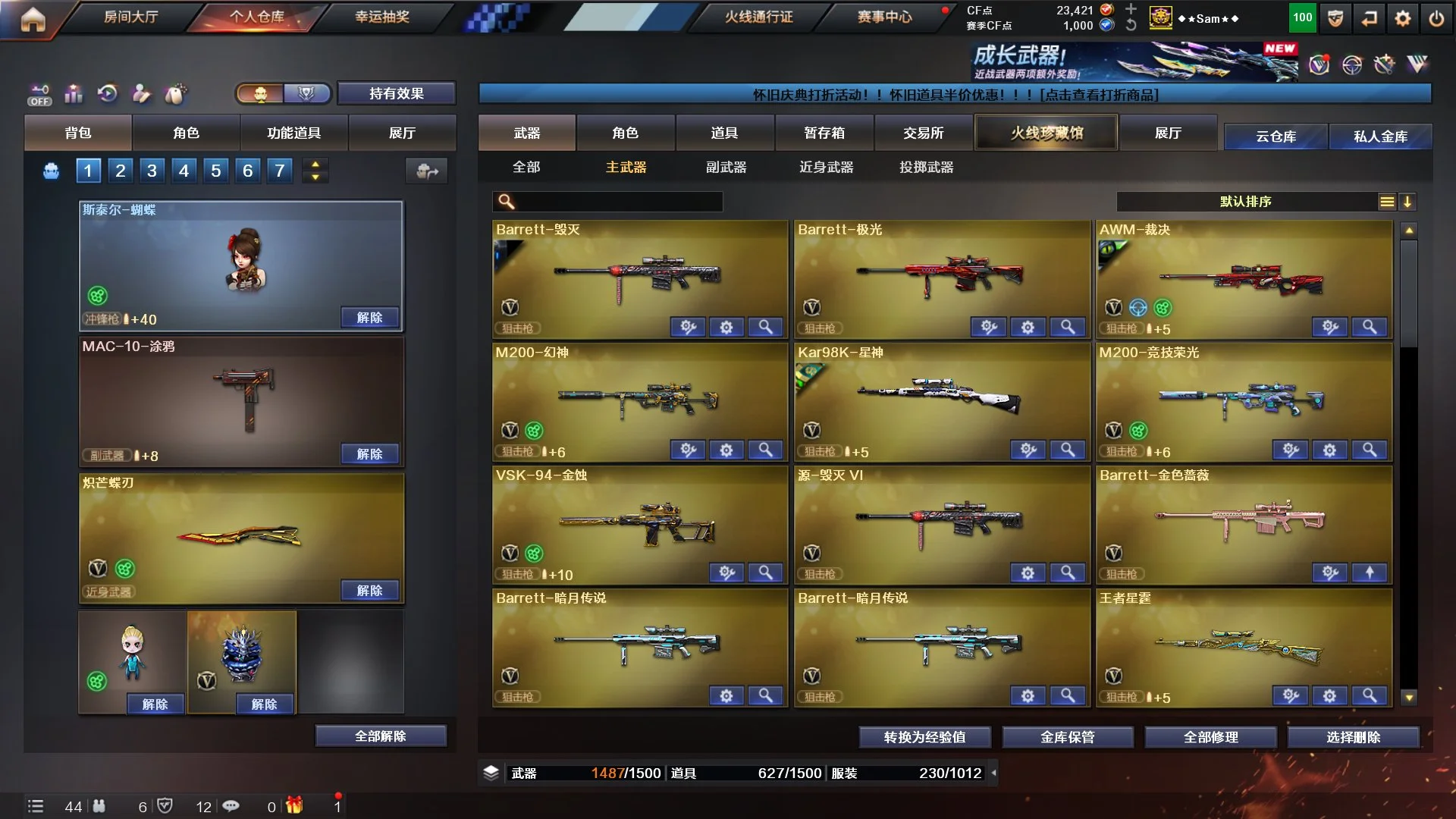This screenshot has width=1456, height=819.
Task: Go to 幸运抽奖 lucky draw
Action: coord(382,17)
